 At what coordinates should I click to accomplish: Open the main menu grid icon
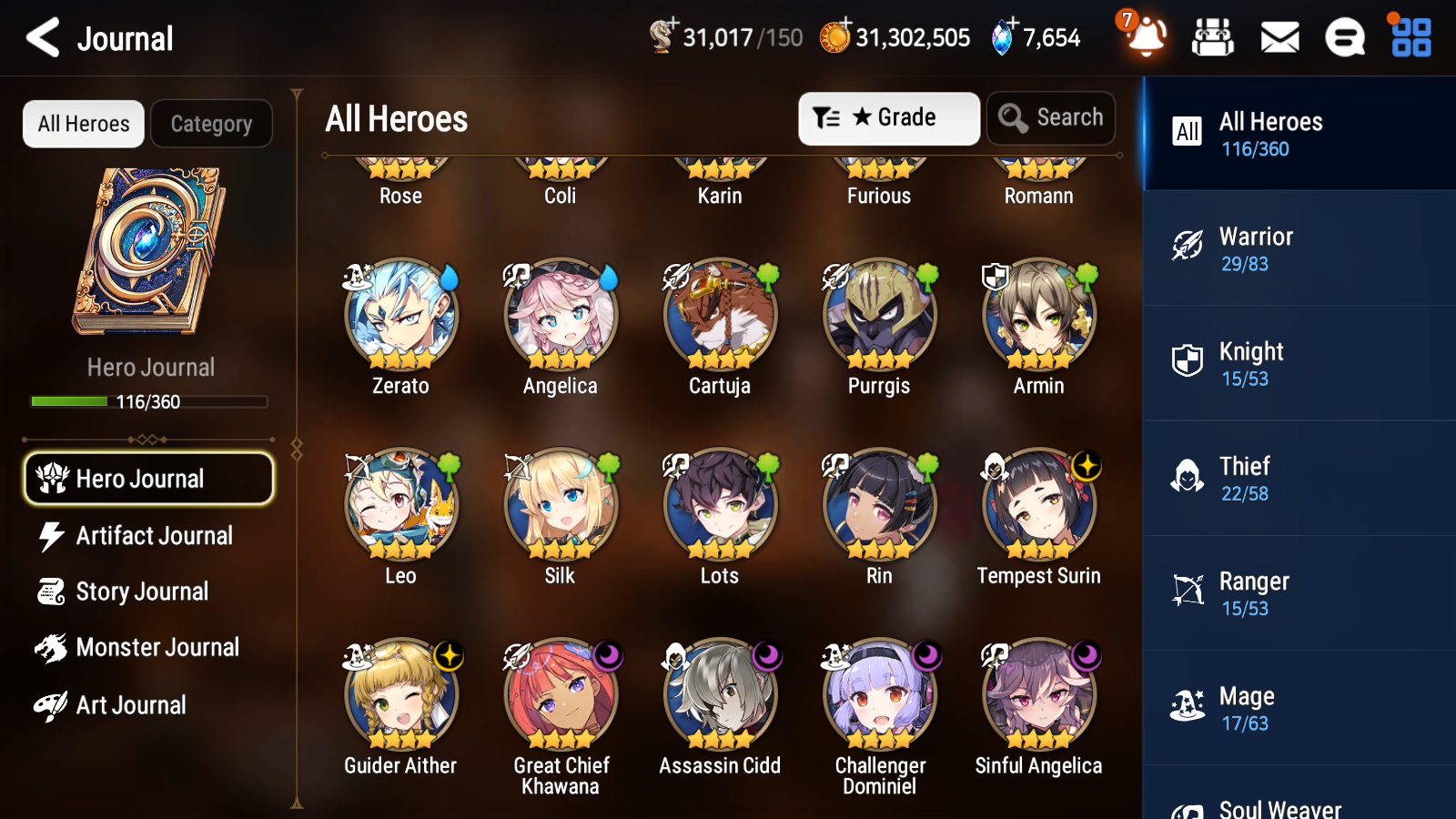[1409, 38]
